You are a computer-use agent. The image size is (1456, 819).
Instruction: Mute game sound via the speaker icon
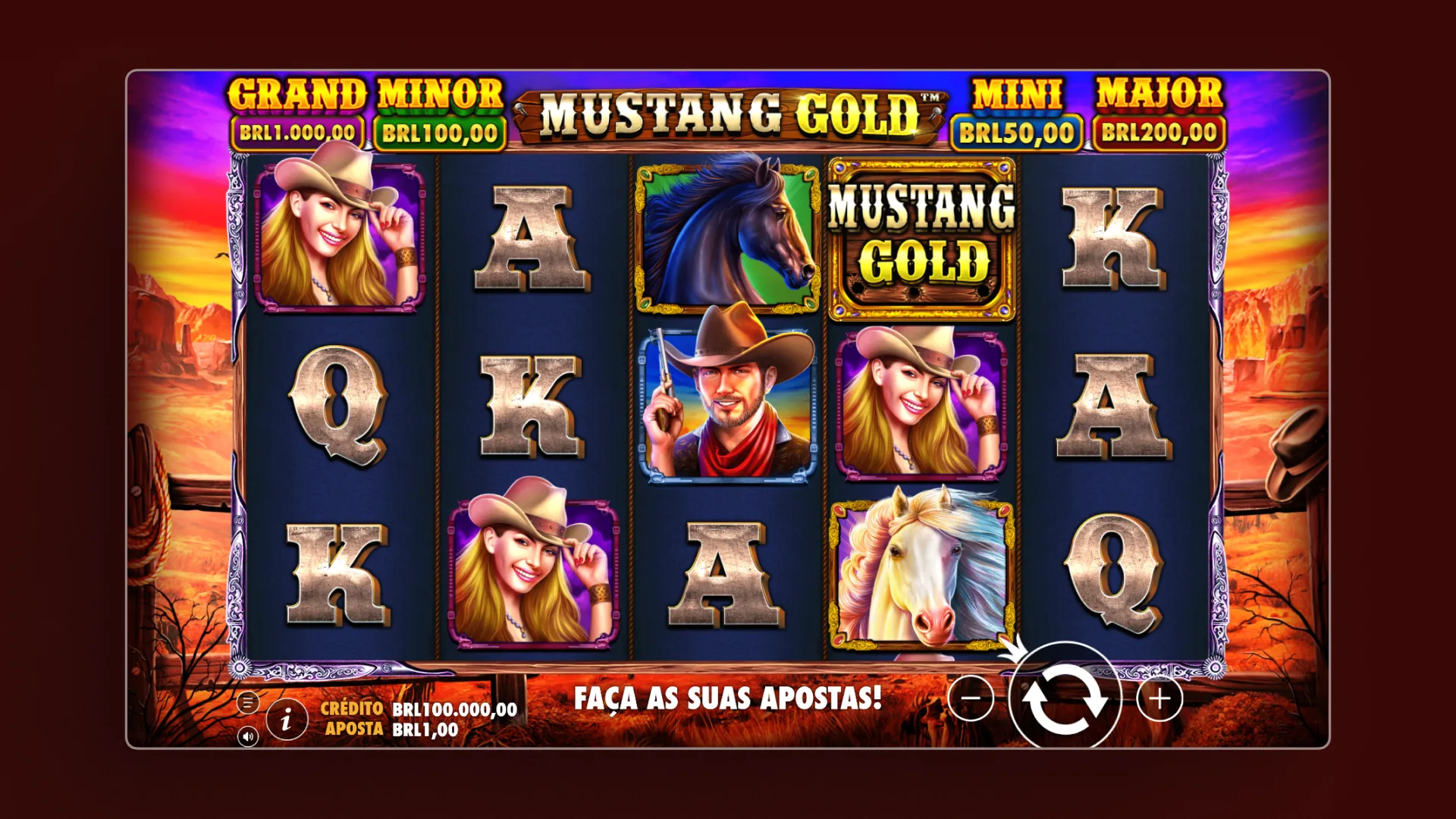[248, 737]
